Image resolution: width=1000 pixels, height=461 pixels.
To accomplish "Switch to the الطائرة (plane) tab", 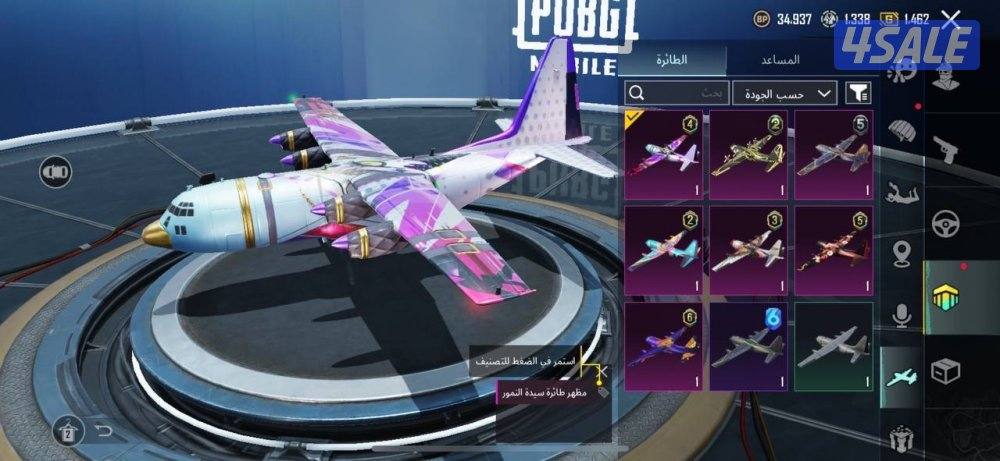I will pyautogui.click(x=671, y=59).
